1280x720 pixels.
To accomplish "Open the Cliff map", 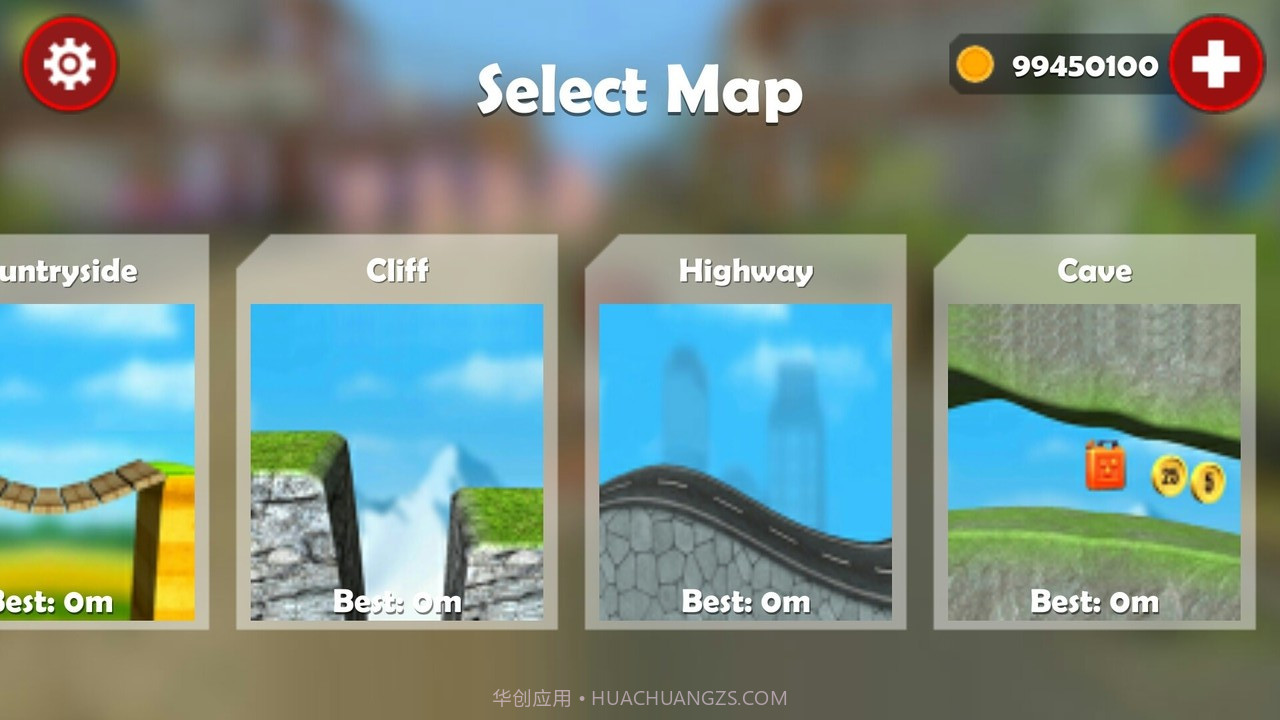I will pos(396,430).
